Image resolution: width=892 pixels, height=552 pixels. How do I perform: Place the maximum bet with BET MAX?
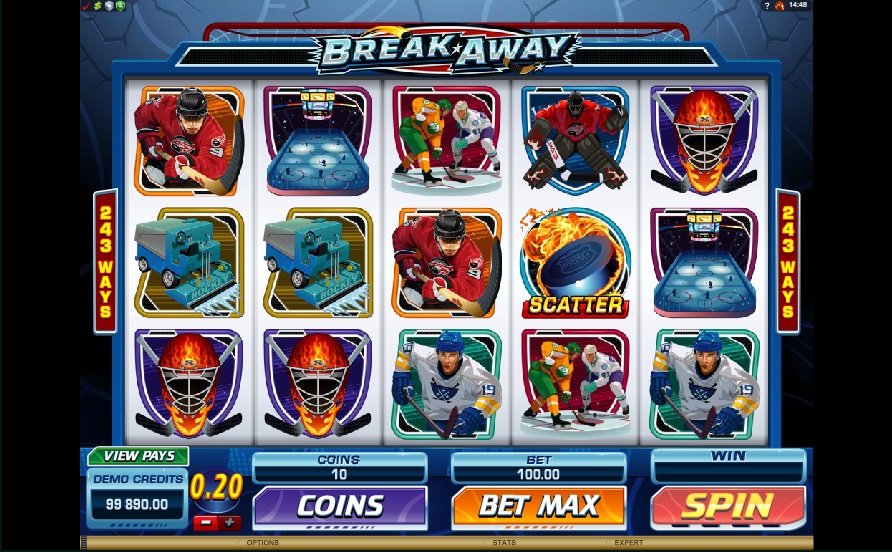click(x=539, y=508)
